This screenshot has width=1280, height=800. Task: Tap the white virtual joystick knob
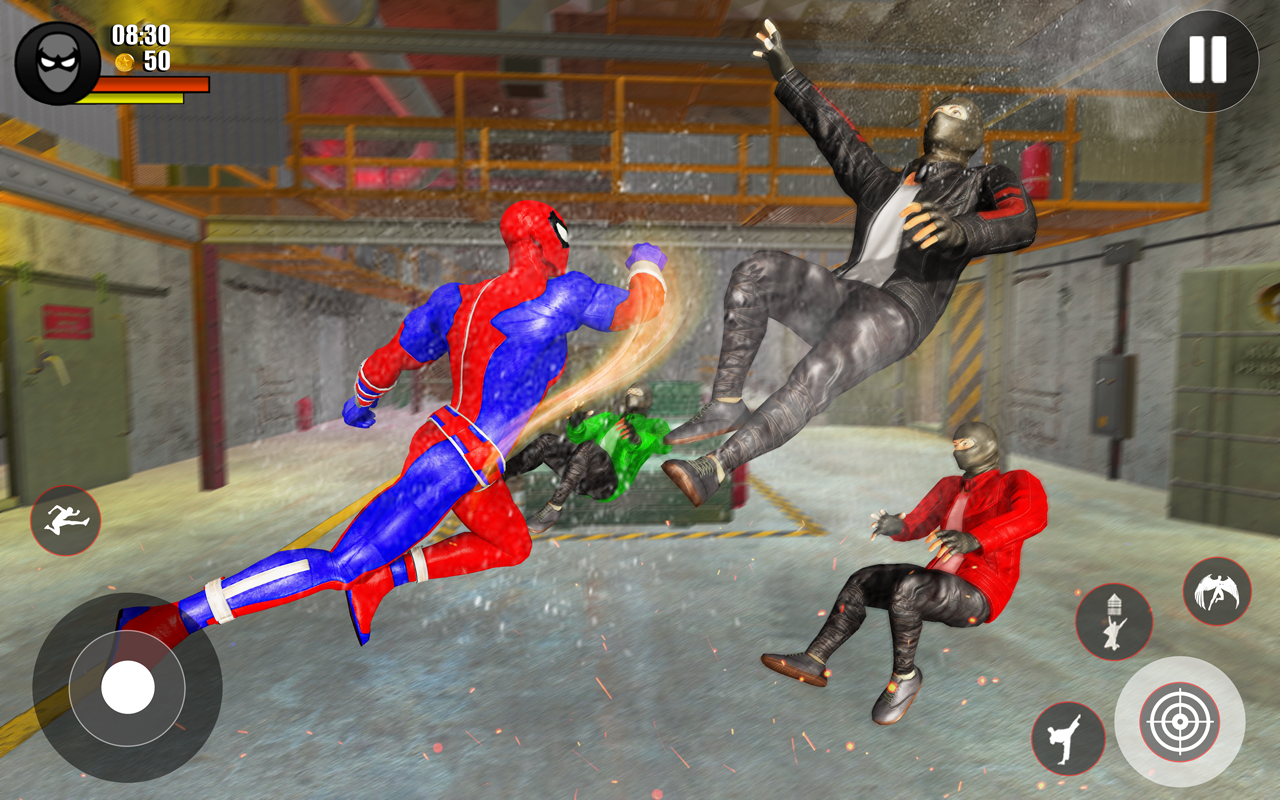point(128,687)
